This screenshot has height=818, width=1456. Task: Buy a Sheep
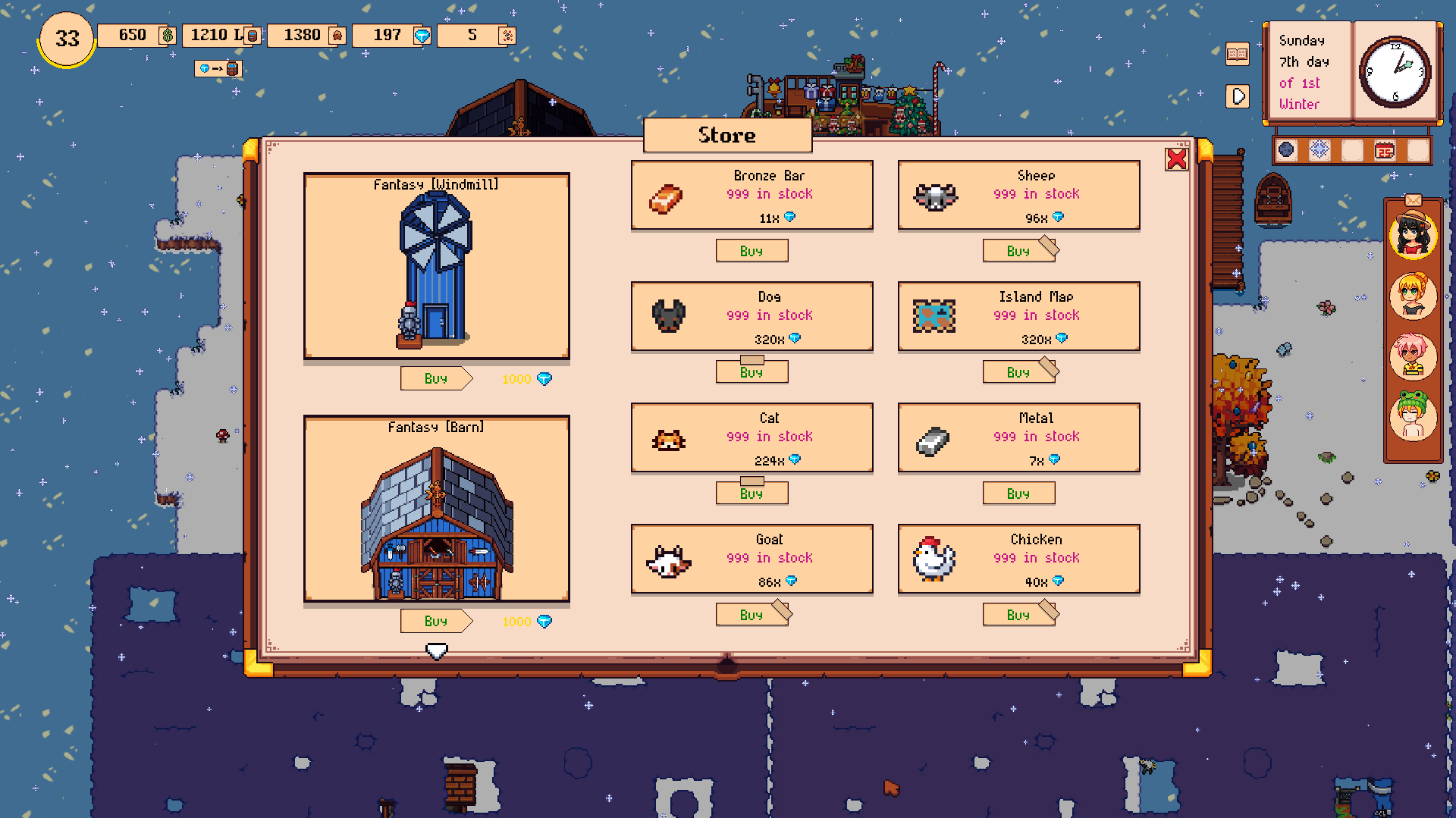pyautogui.click(x=1018, y=251)
